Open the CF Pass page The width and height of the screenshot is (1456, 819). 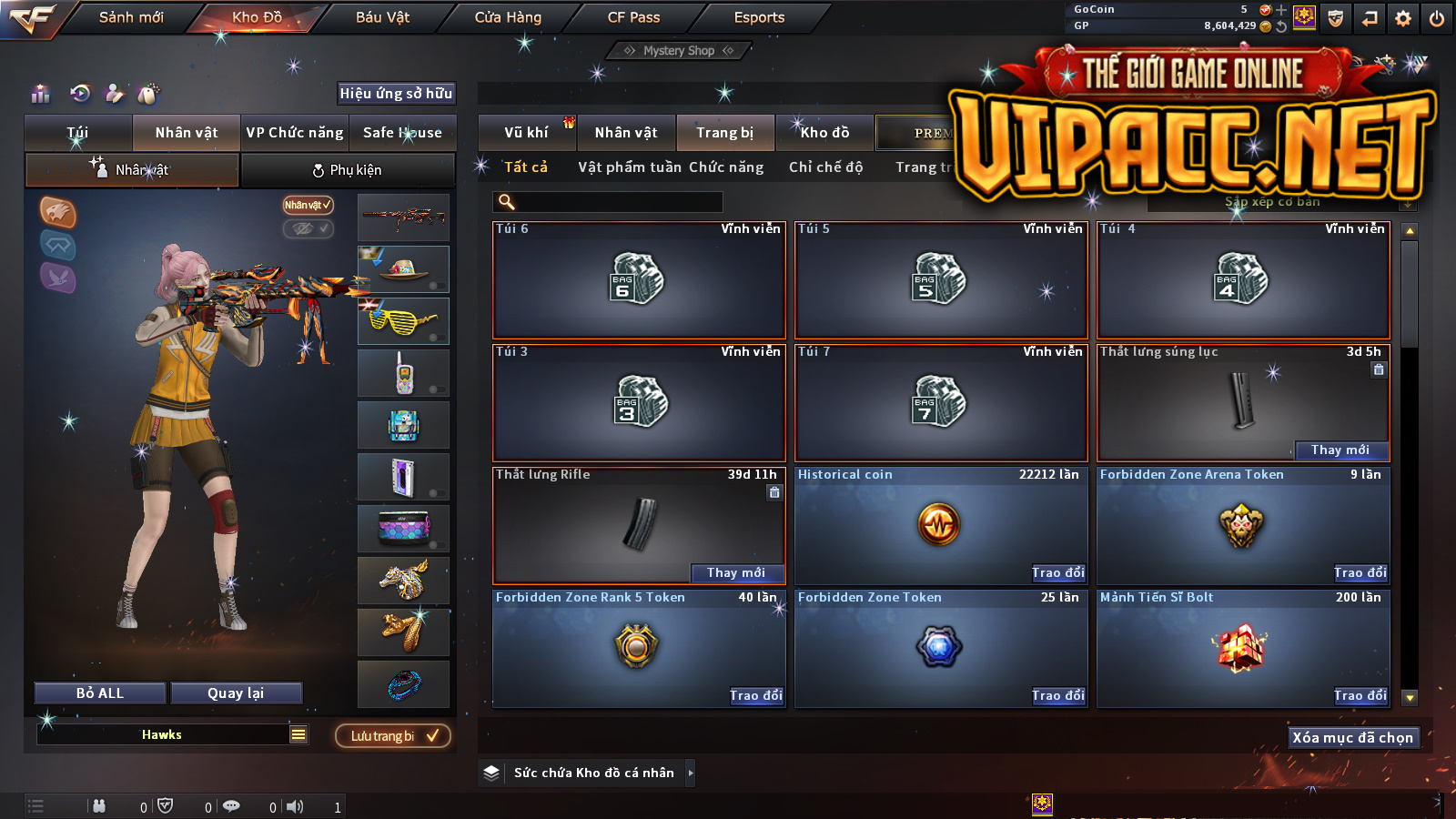tap(633, 17)
